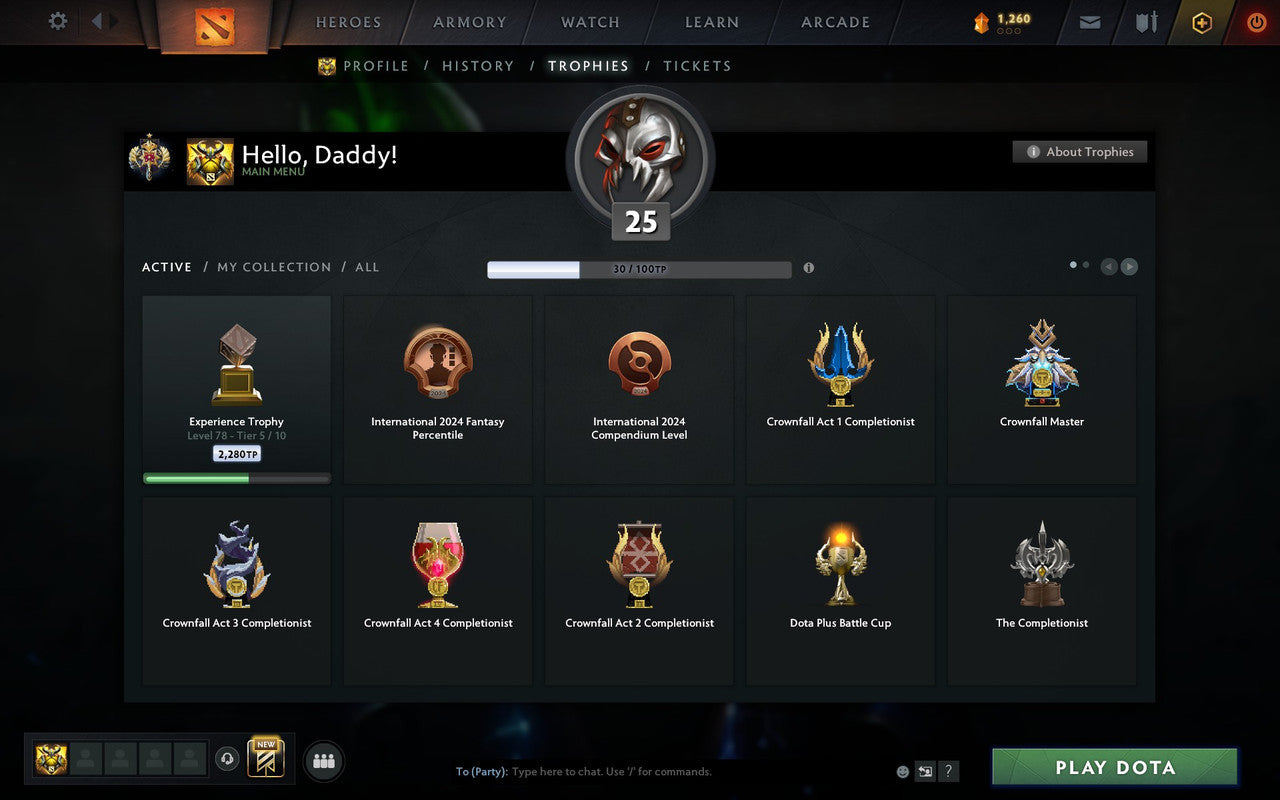Click the right arrow to view next trophy page
The image size is (1280, 800).
1130,267
